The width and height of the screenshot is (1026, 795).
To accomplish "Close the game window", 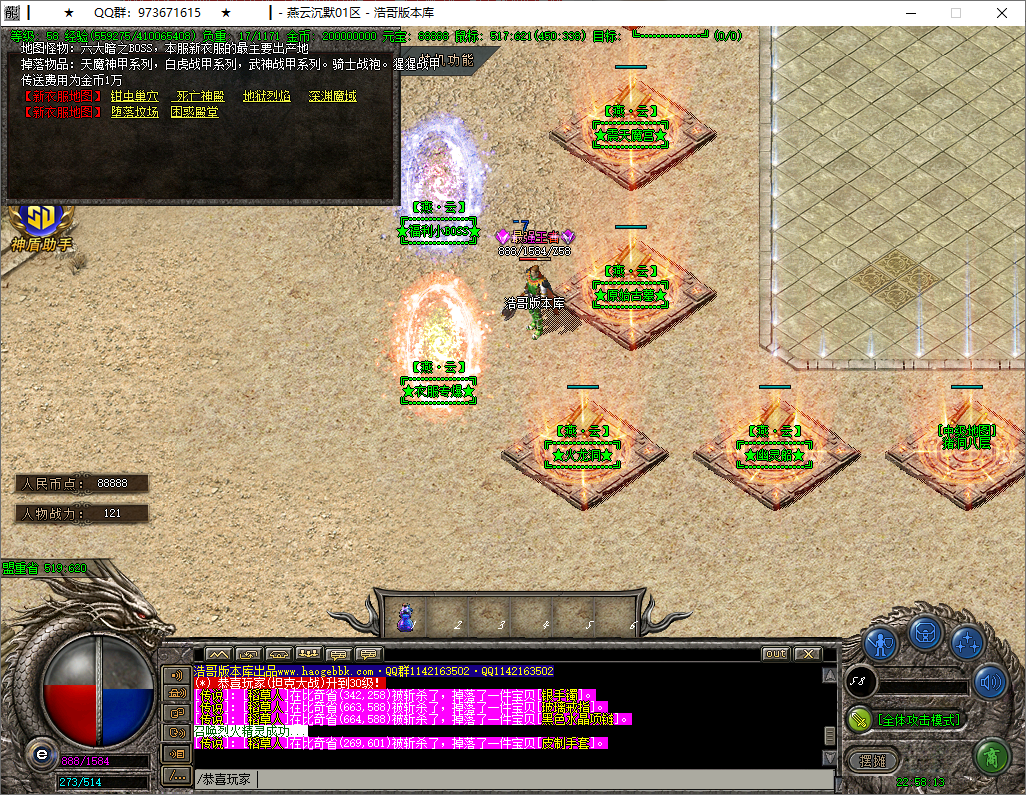I will [x=1002, y=13].
